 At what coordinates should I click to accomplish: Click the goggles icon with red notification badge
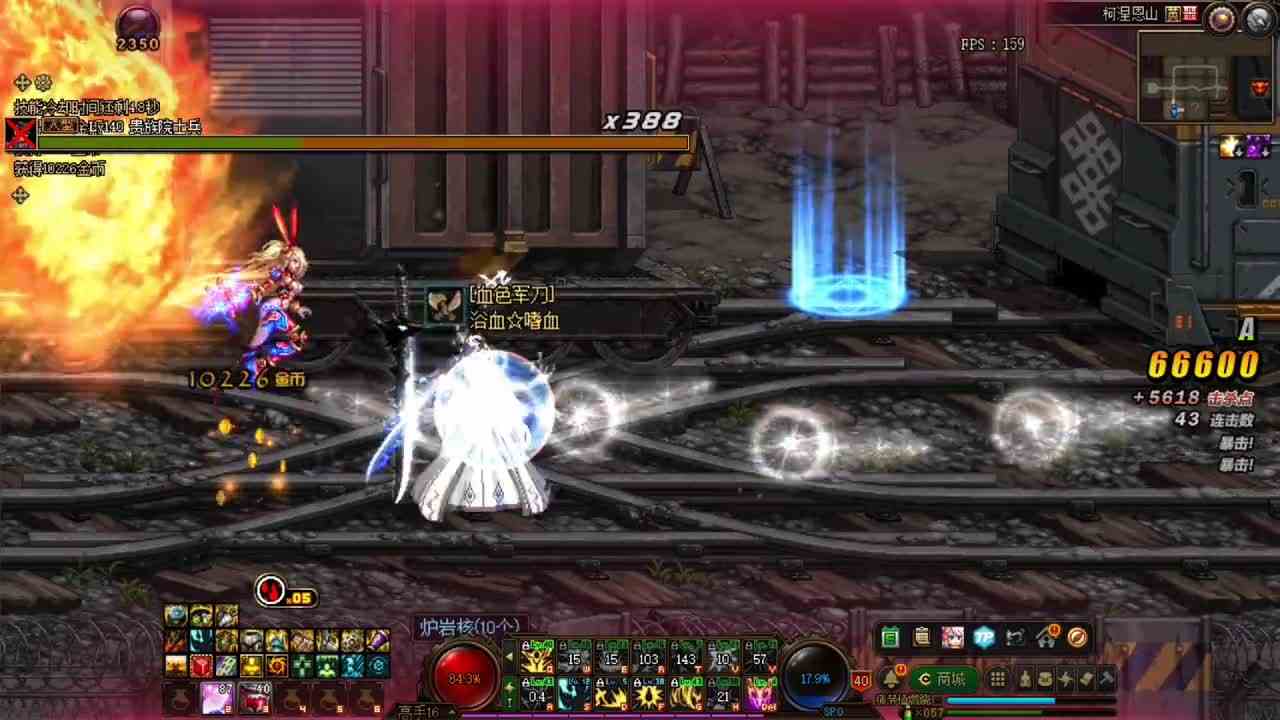1045,637
